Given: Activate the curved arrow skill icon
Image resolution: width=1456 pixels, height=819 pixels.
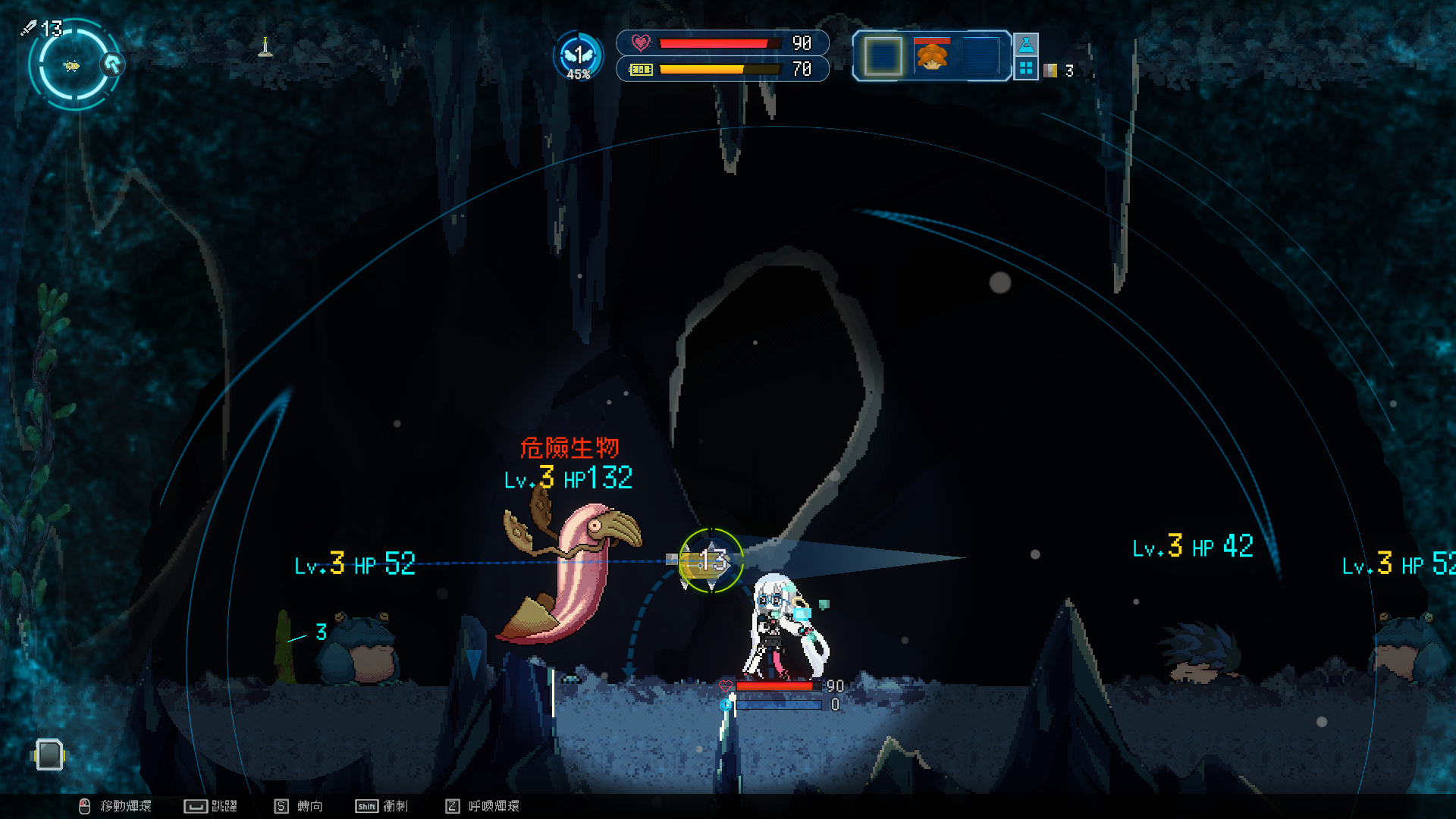Looking at the screenshot, I should tap(113, 64).
